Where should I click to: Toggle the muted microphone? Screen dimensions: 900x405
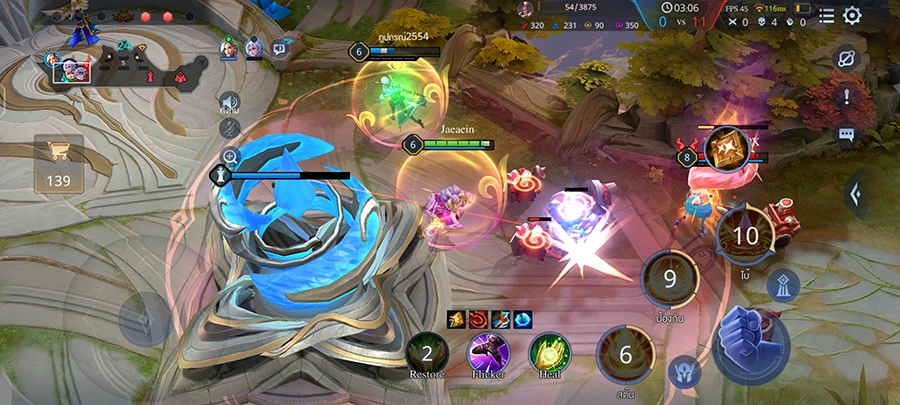[x=229, y=127]
